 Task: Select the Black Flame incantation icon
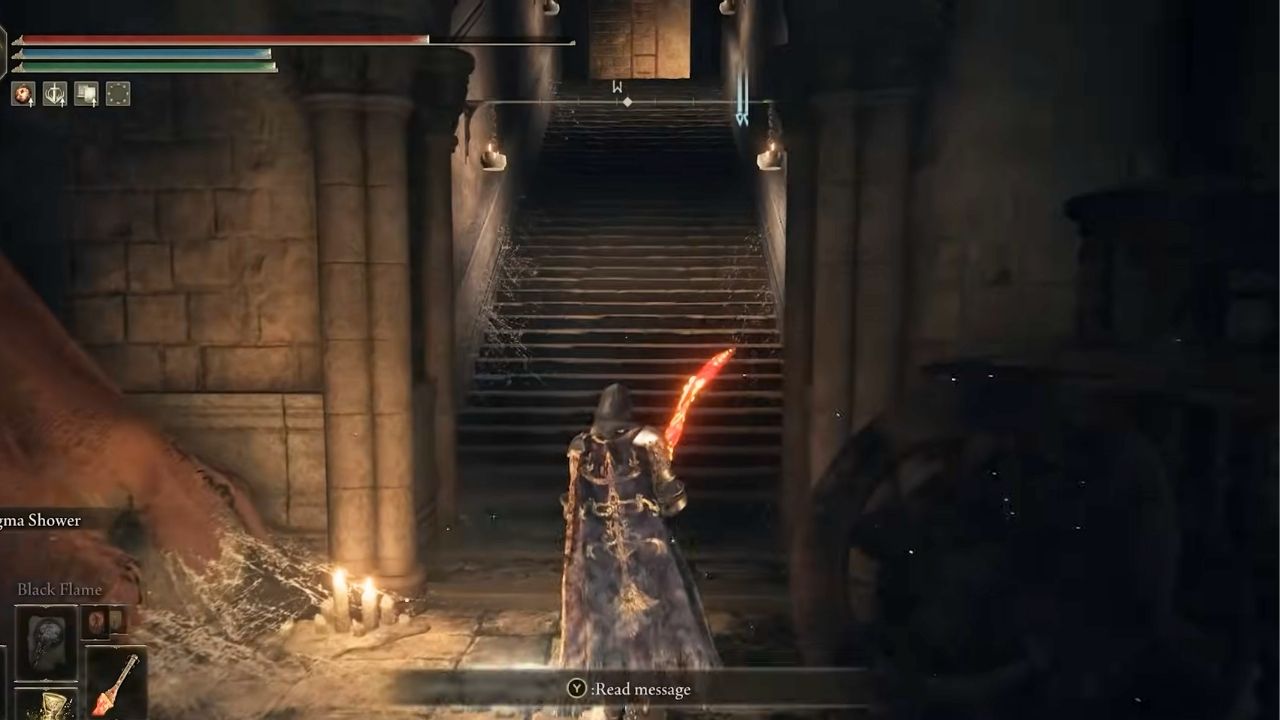[x=47, y=644]
